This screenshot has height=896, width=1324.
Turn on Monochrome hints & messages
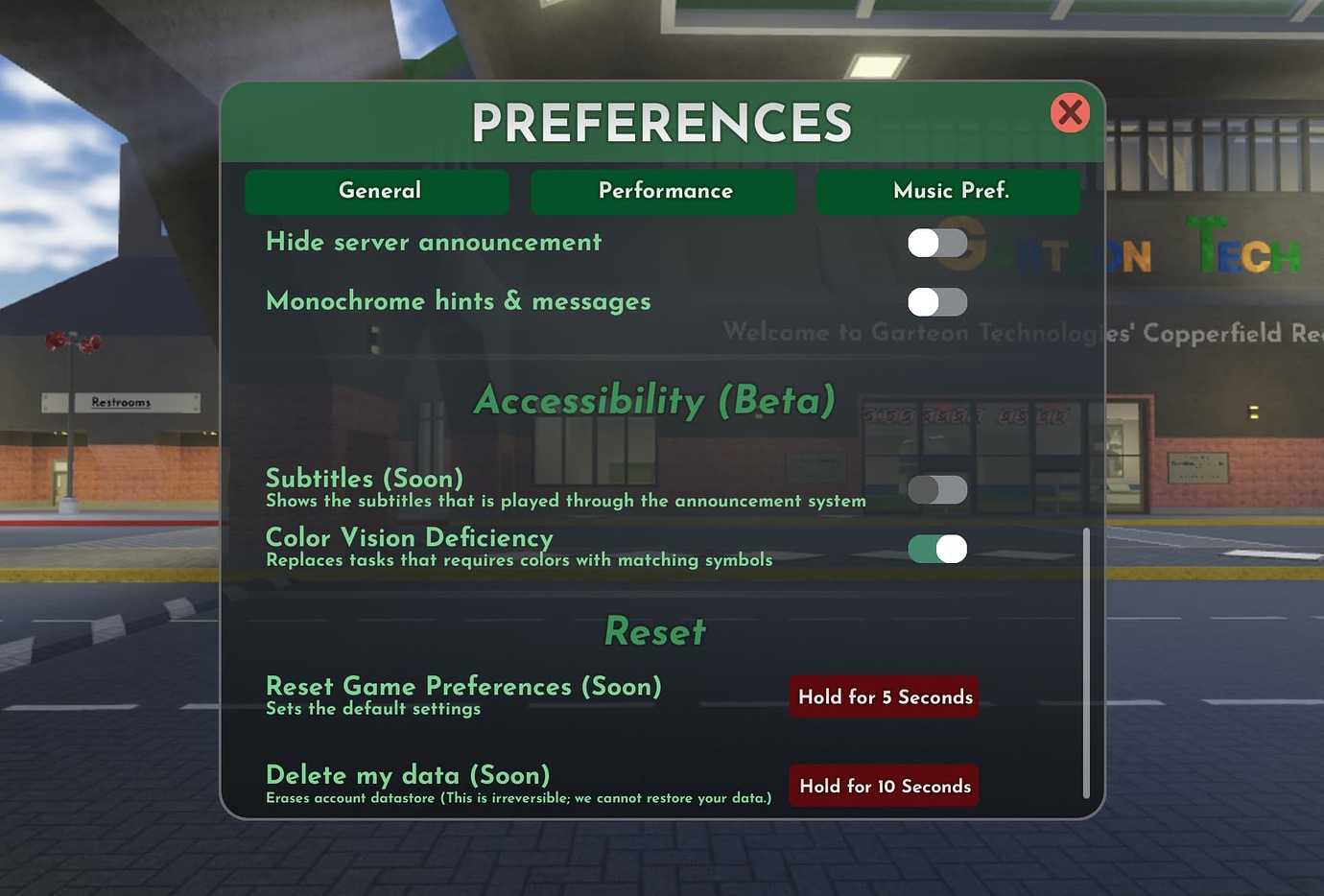pyautogui.click(x=936, y=302)
